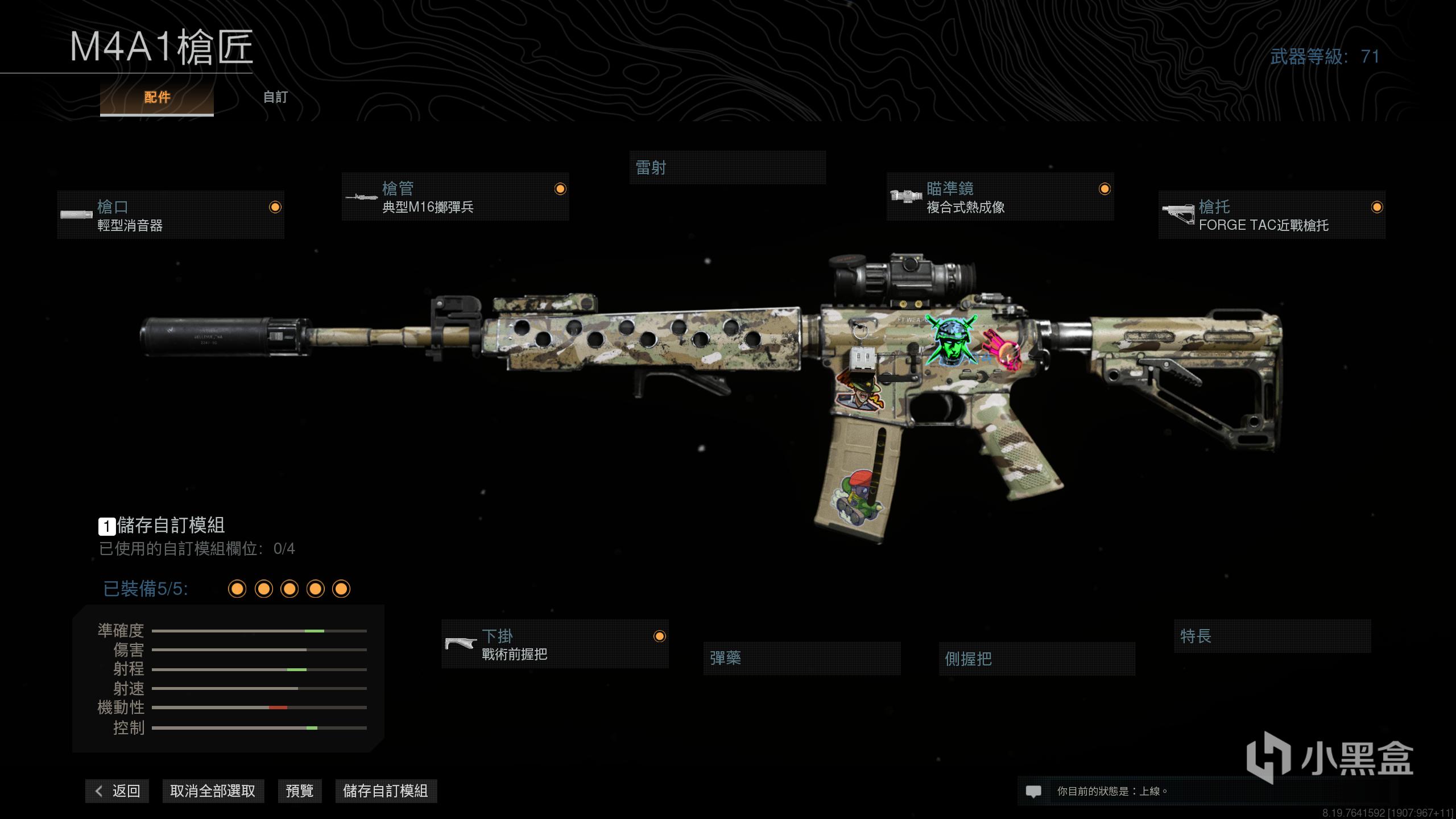Open the 自訂 customization tab
The height and width of the screenshot is (819, 1456).
point(275,97)
